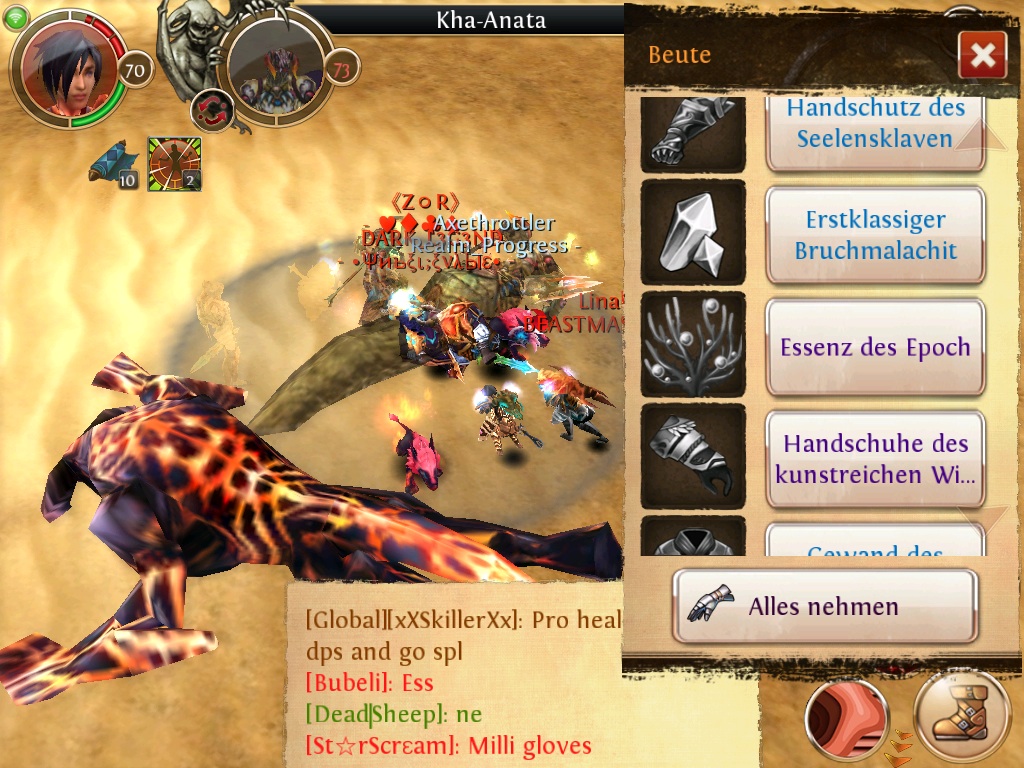Image resolution: width=1024 pixels, height=768 pixels.
Task: Take Handschuhe des kunstreichen gloves
Action: click(875, 459)
